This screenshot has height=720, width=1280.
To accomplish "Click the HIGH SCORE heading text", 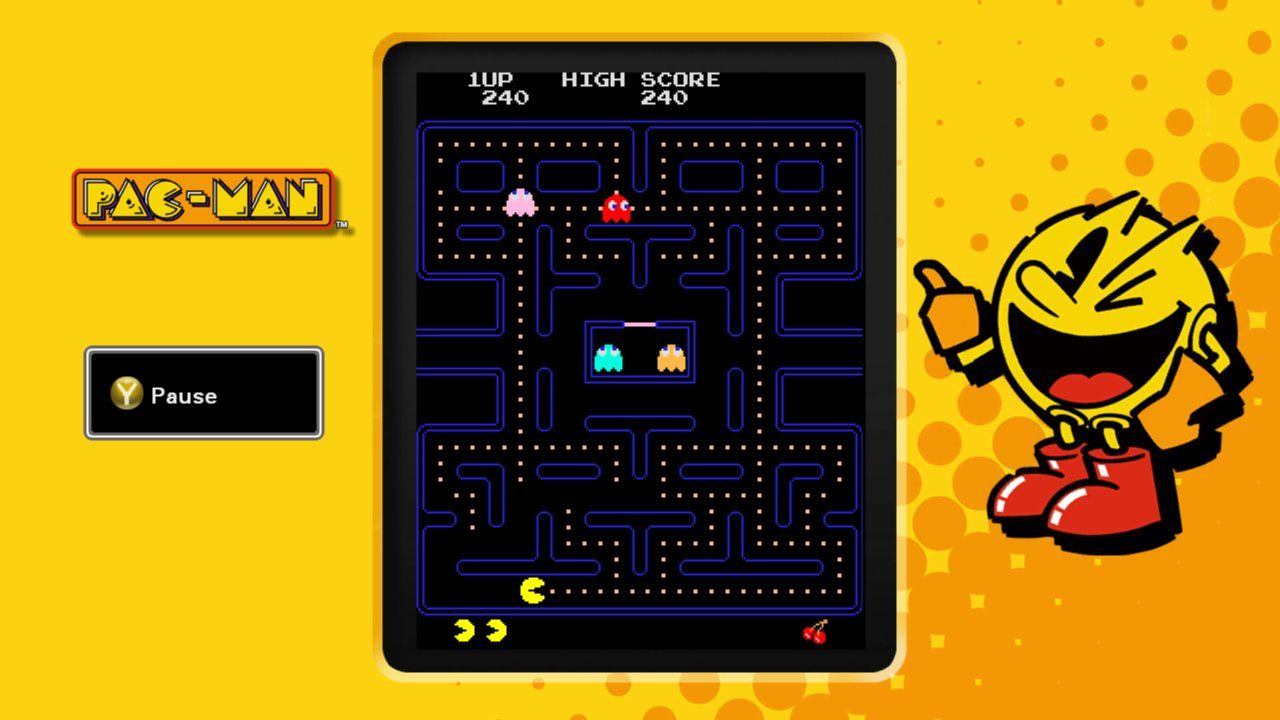I will point(640,80).
